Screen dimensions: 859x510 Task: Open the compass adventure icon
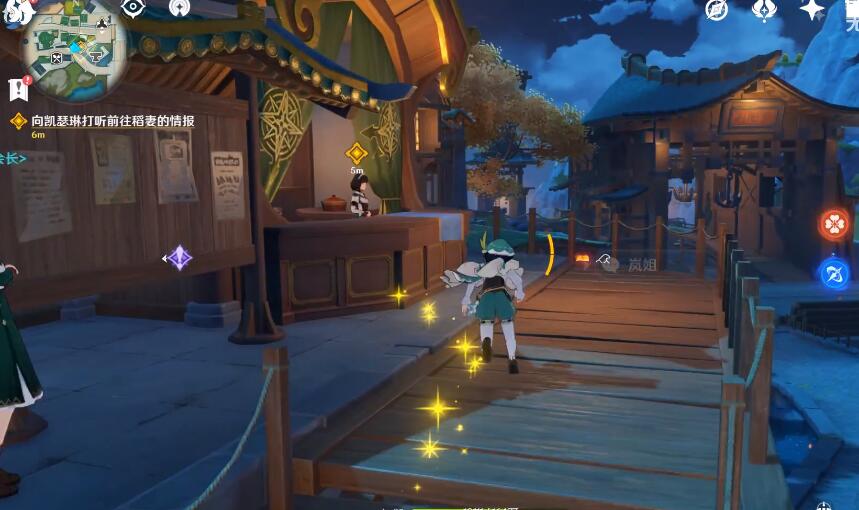716,9
